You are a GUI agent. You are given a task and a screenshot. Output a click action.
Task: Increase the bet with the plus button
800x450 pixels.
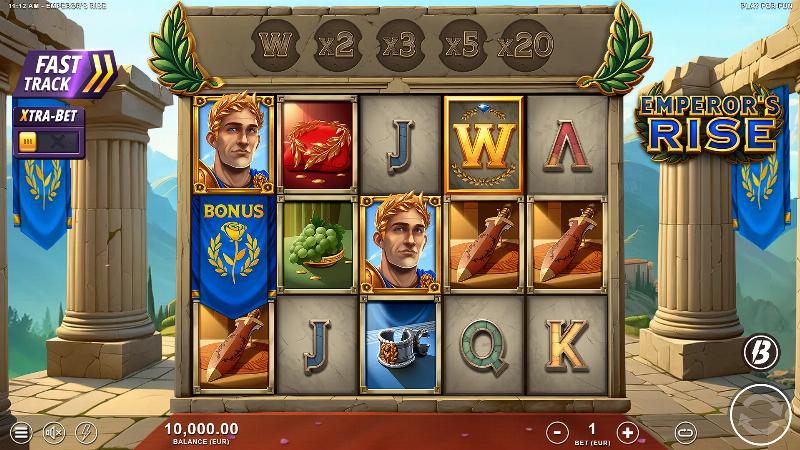[627, 432]
